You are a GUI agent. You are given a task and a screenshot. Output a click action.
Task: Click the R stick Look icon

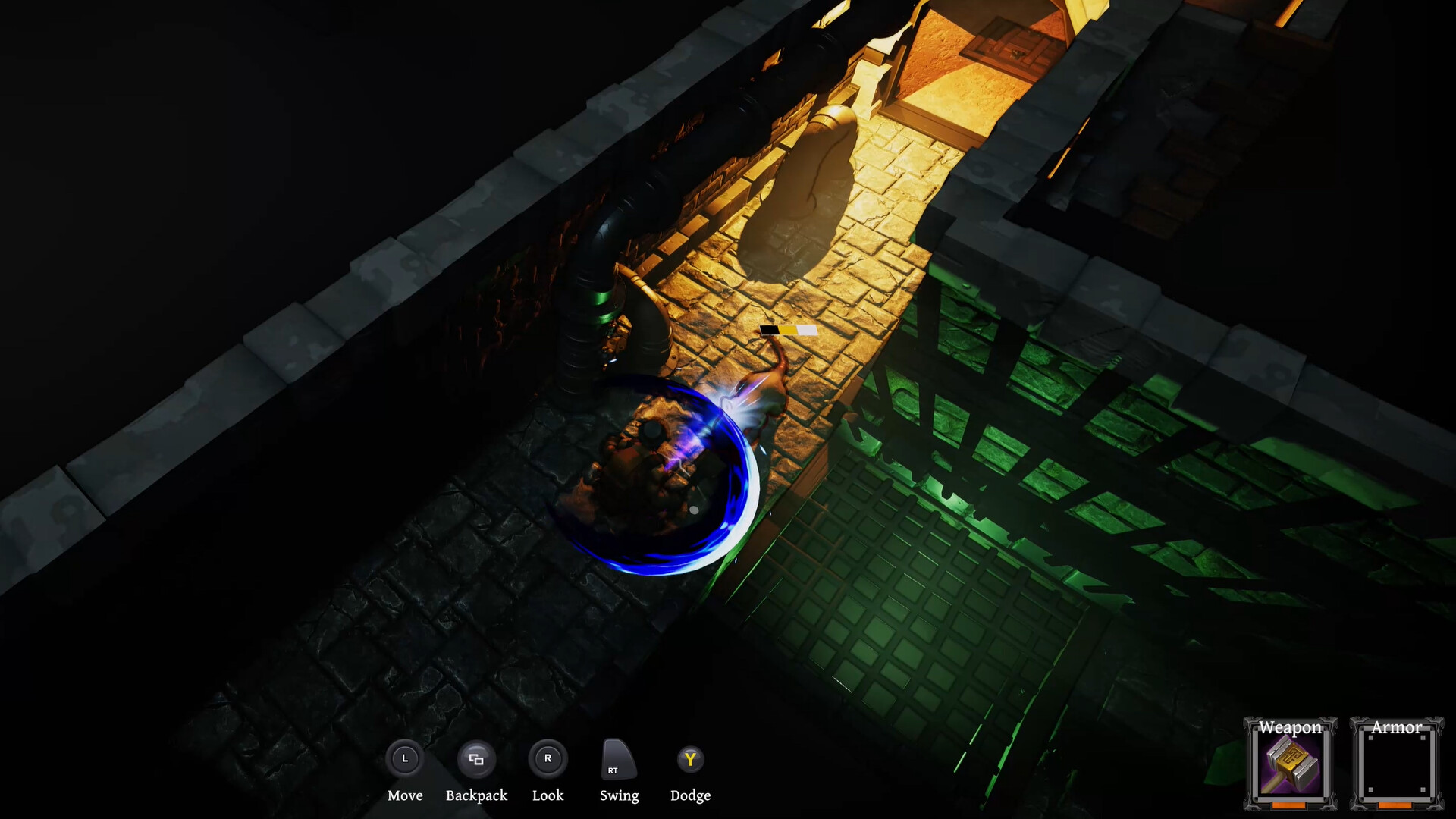point(548,758)
